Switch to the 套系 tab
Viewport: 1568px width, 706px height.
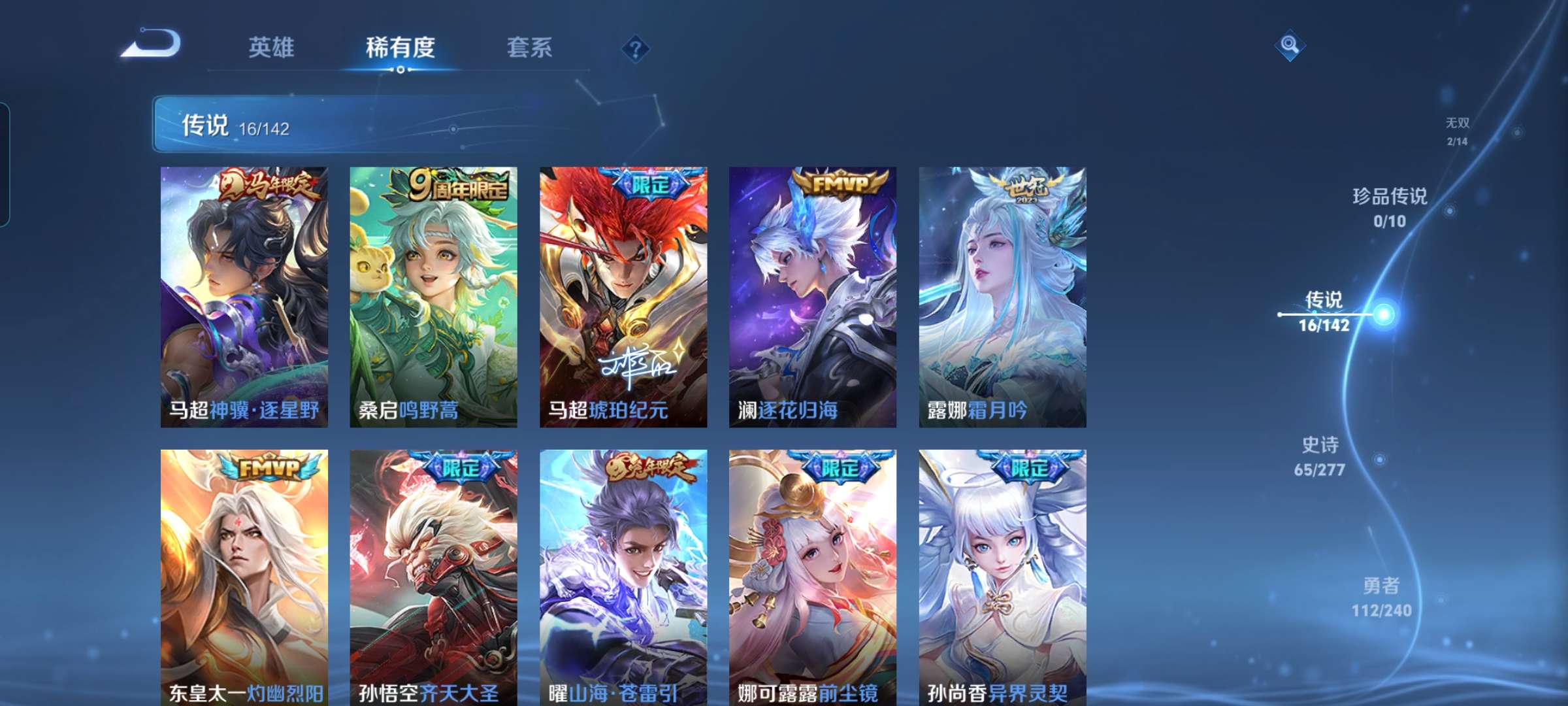click(x=531, y=47)
